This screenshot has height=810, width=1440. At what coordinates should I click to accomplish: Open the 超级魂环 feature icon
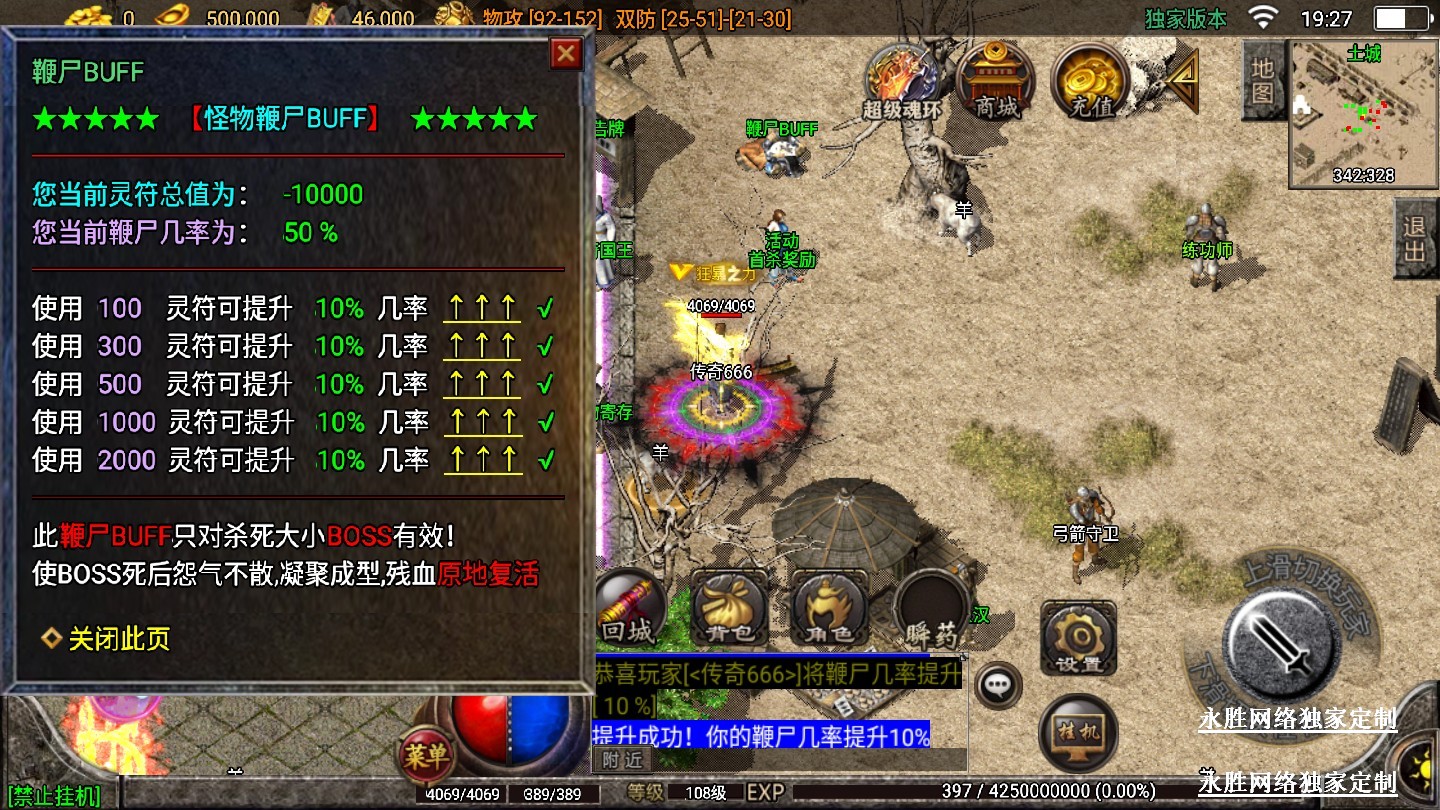coord(902,80)
